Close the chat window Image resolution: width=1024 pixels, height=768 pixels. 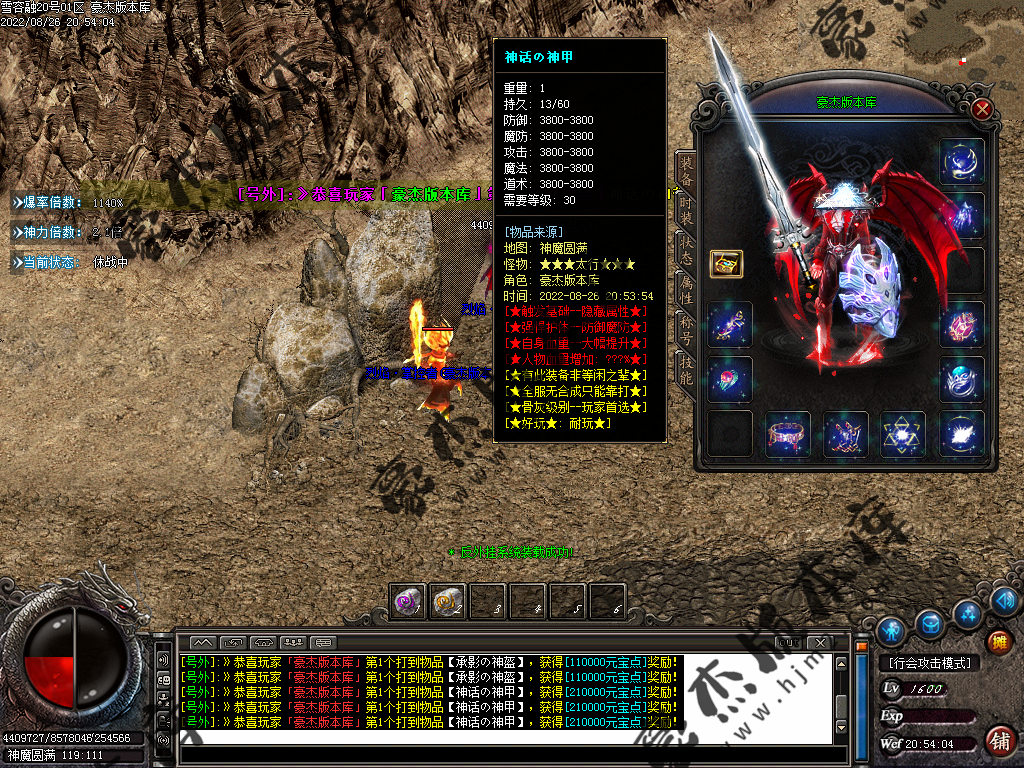click(x=819, y=641)
